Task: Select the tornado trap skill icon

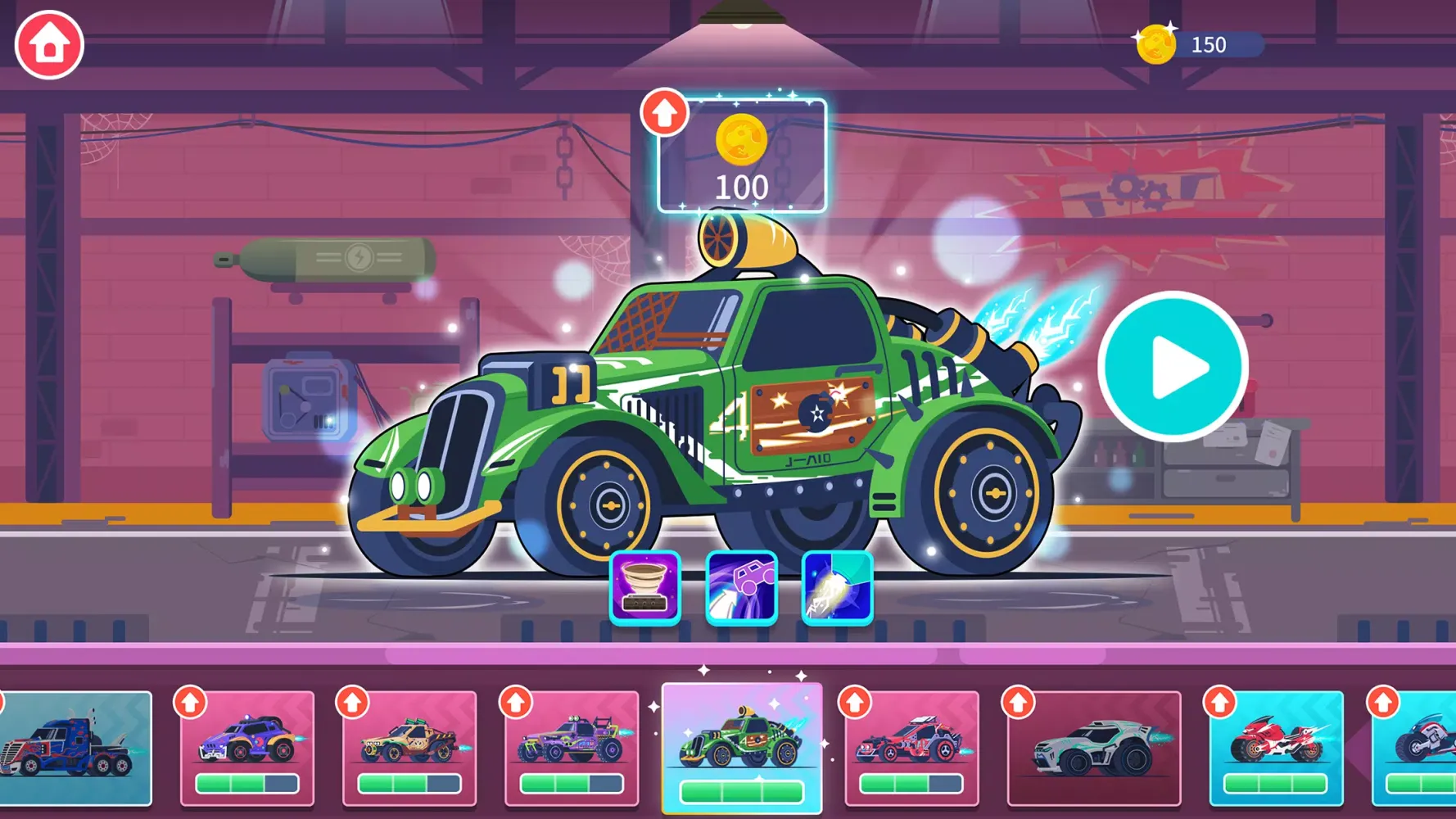Action: tap(644, 589)
